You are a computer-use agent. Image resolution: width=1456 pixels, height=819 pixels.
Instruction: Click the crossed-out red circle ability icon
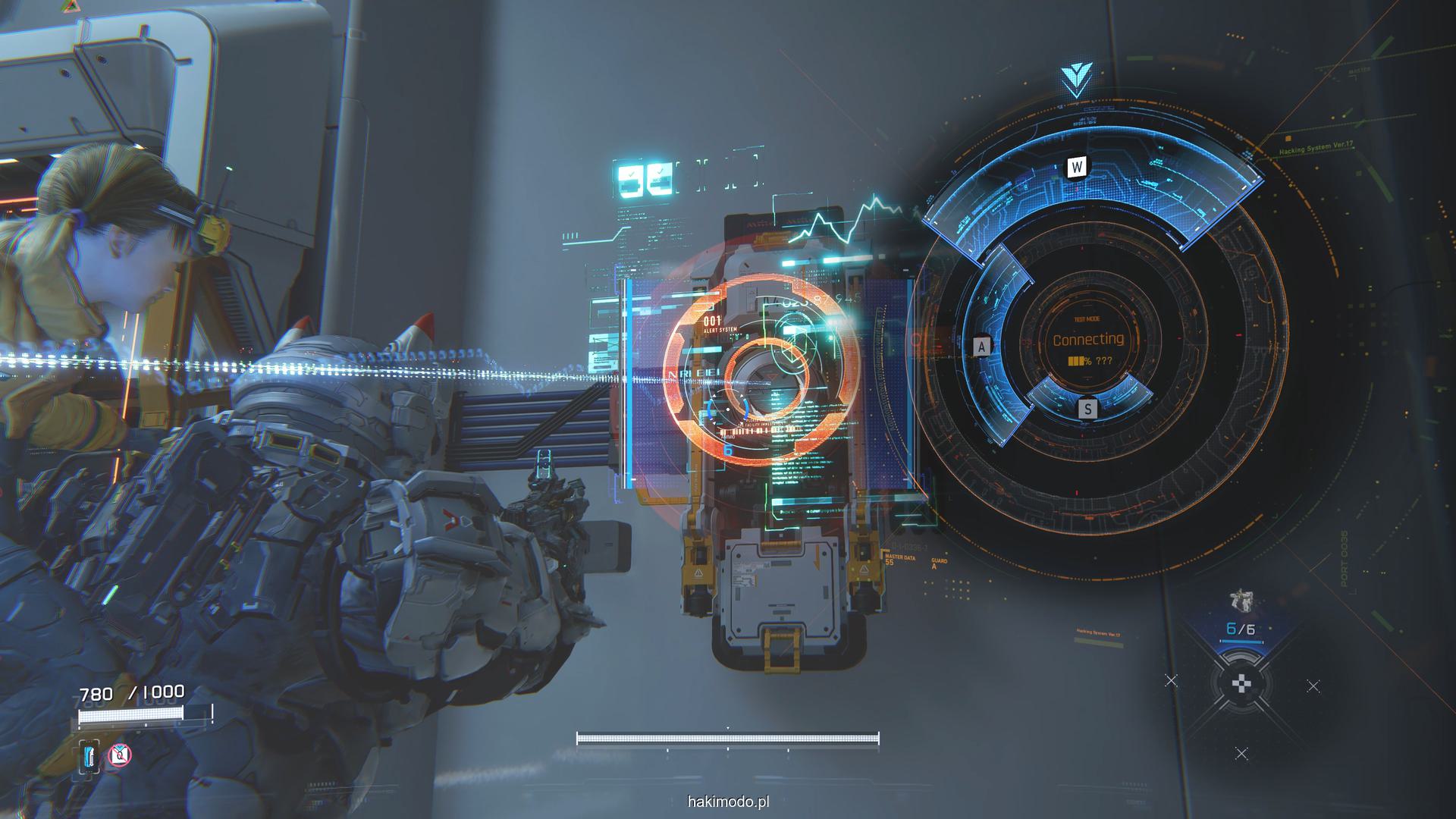[120, 755]
